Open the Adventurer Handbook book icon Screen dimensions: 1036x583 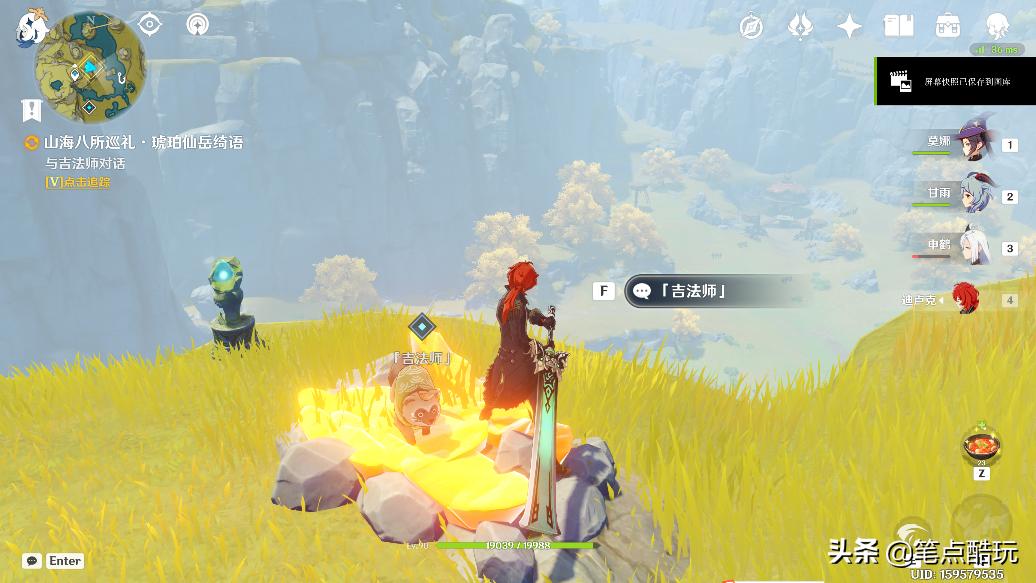(x=898, y=27)
